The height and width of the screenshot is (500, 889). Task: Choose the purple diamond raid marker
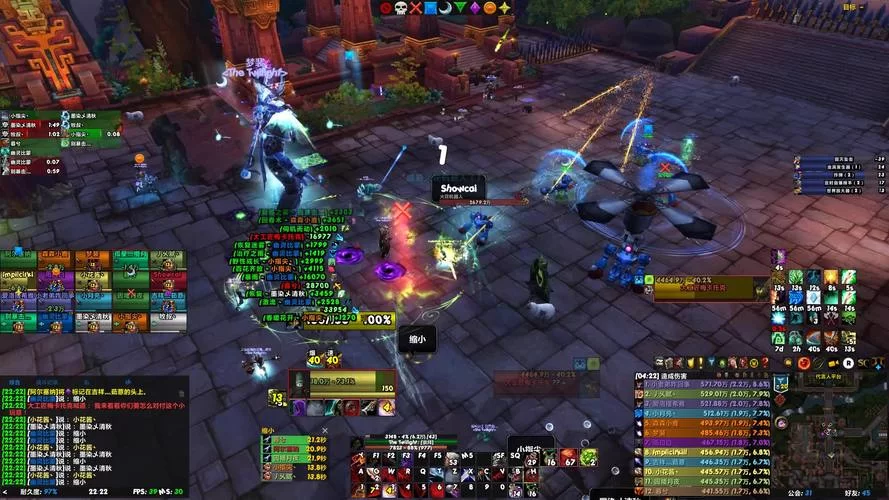pyautogui.click(x=475, y=7)
